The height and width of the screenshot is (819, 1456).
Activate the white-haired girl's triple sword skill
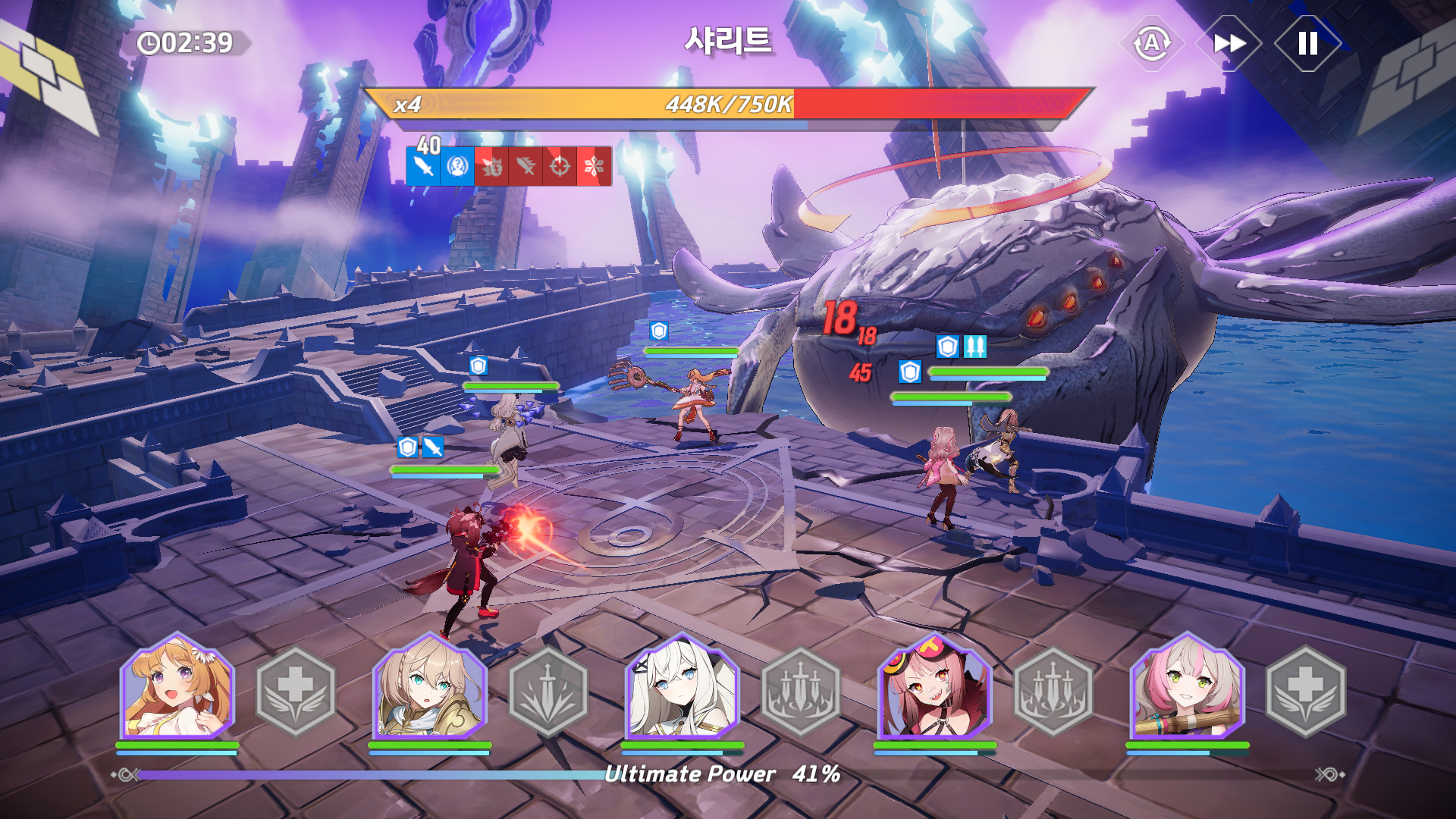tap(801, 691)
